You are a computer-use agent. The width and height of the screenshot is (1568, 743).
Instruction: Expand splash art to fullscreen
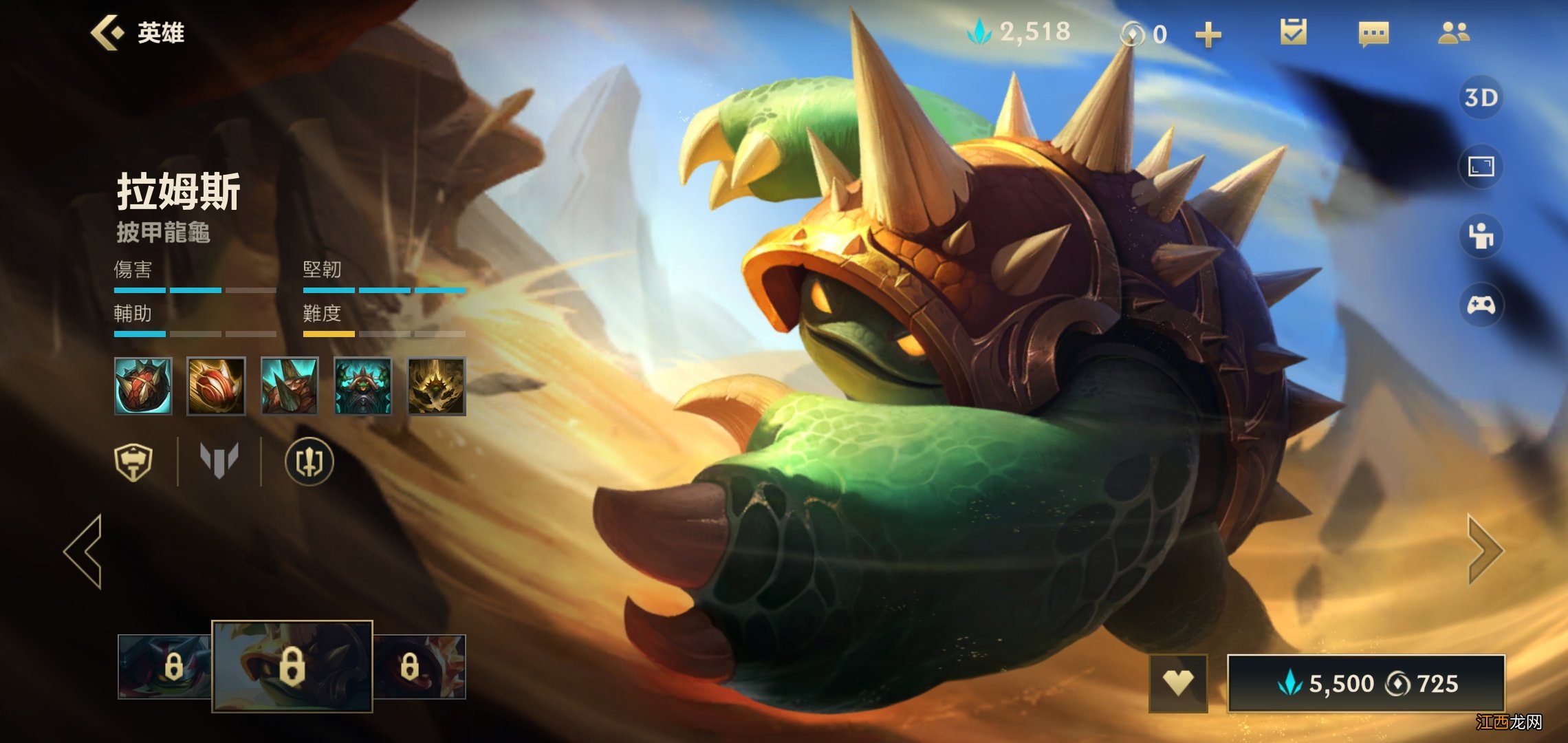pyautogui.click(x=1481, y=166)
